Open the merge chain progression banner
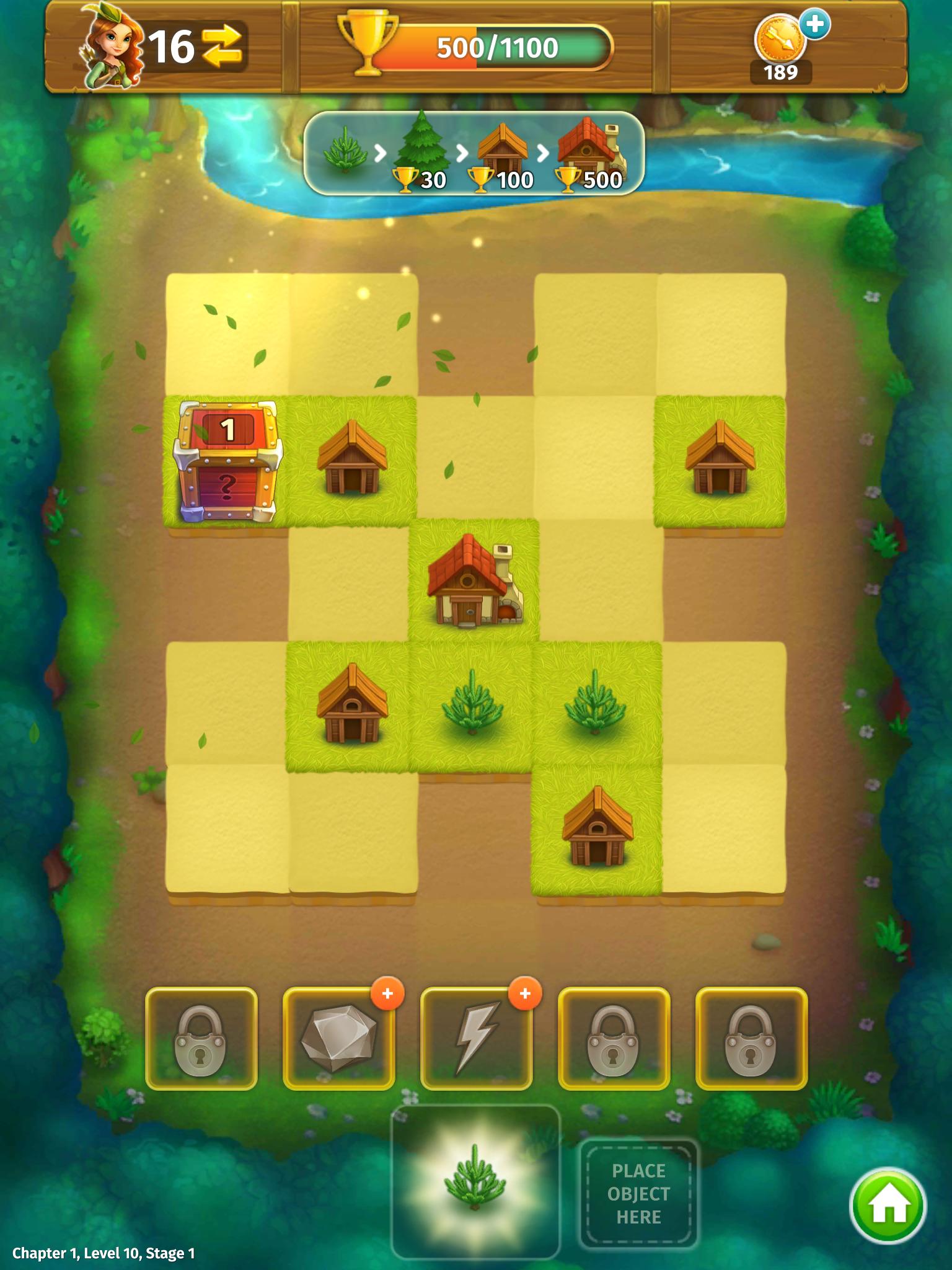952x1270 pixels. [x=474, y=152]
